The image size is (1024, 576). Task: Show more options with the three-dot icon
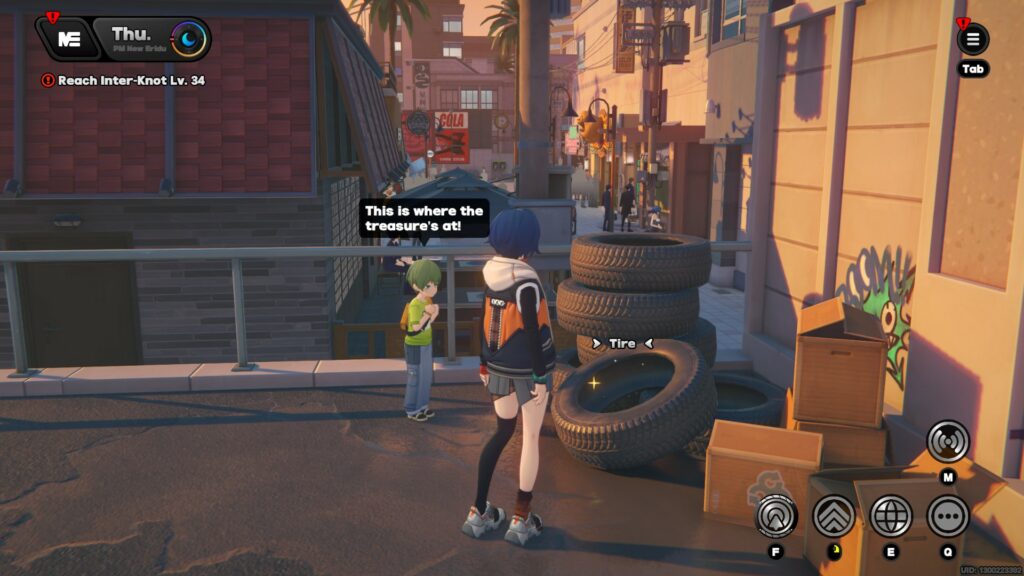coord(947,516)
